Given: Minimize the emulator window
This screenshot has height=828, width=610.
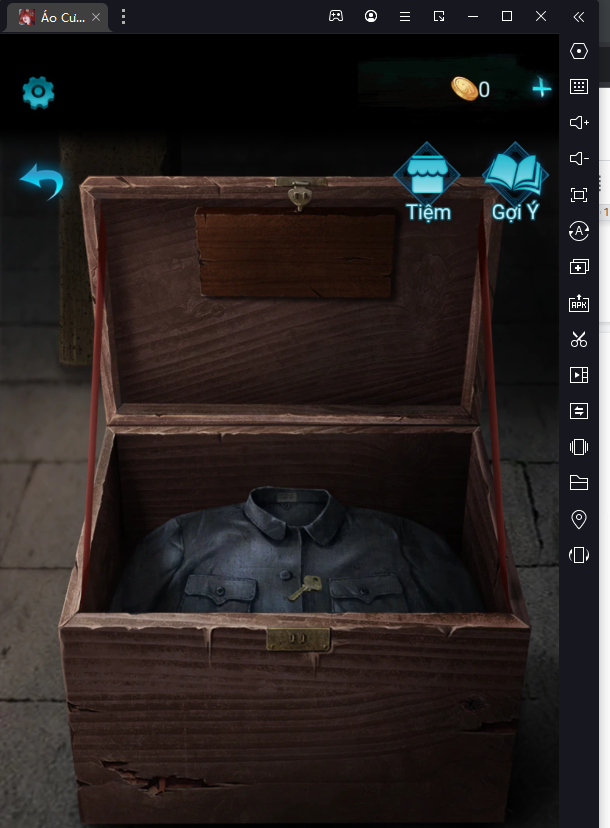Looking at the screenshot, I should (x=473, y=16).
